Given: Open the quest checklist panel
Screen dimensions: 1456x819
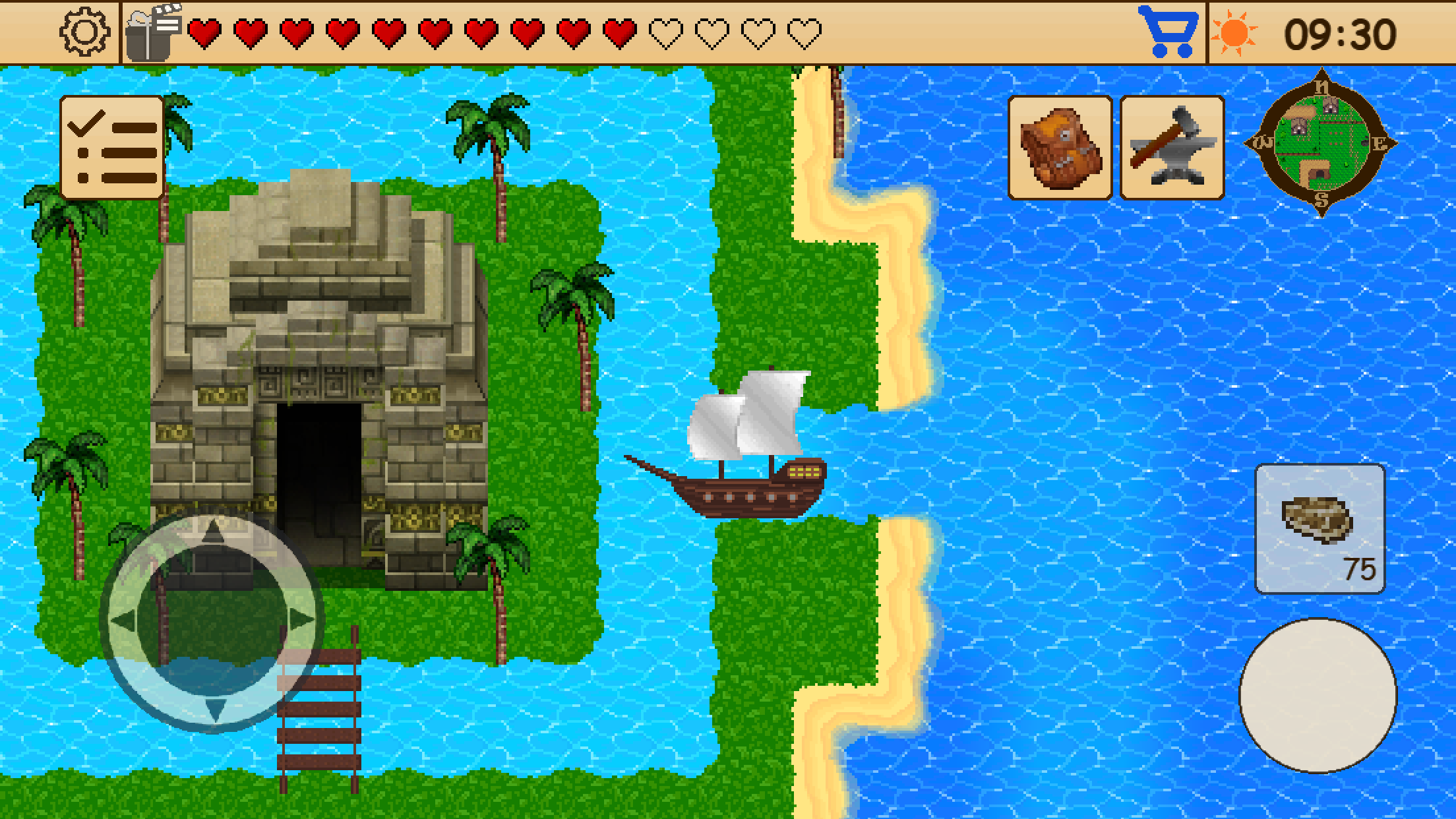Looking at the screenshot, I should click(x=113, y=146).
